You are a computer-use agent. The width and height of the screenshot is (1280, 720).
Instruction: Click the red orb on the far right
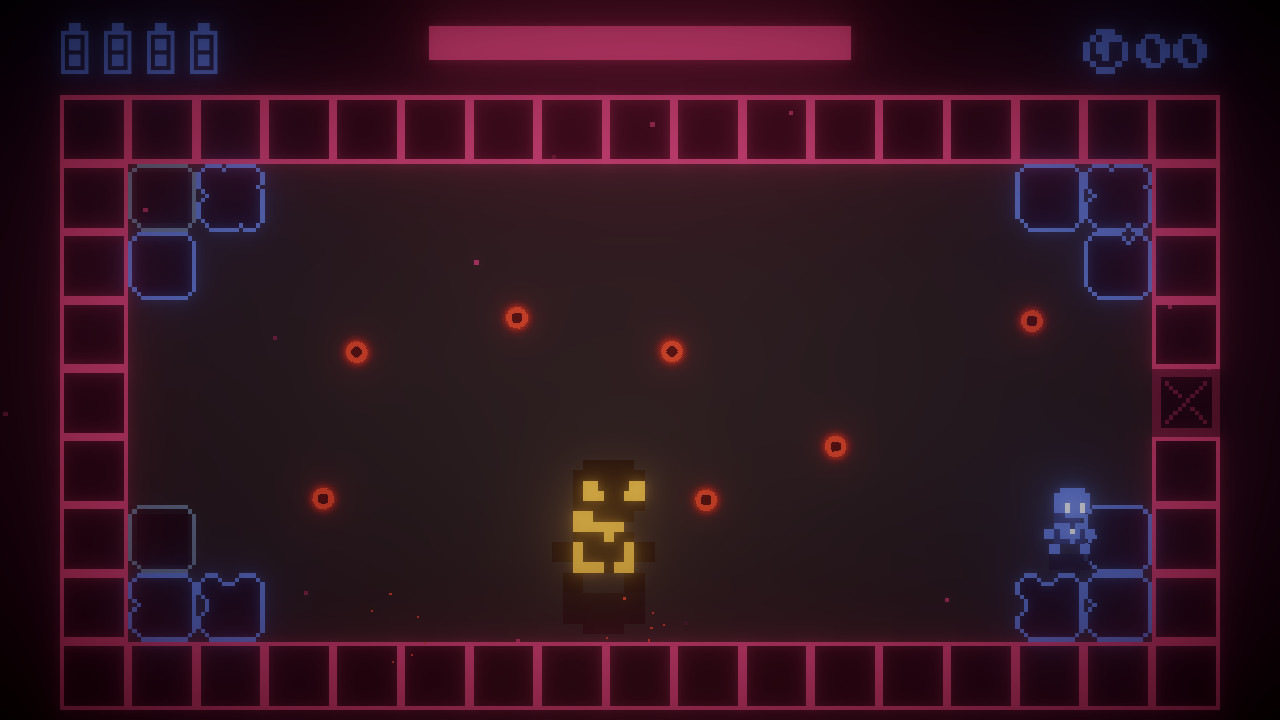tap(1030, 321)
